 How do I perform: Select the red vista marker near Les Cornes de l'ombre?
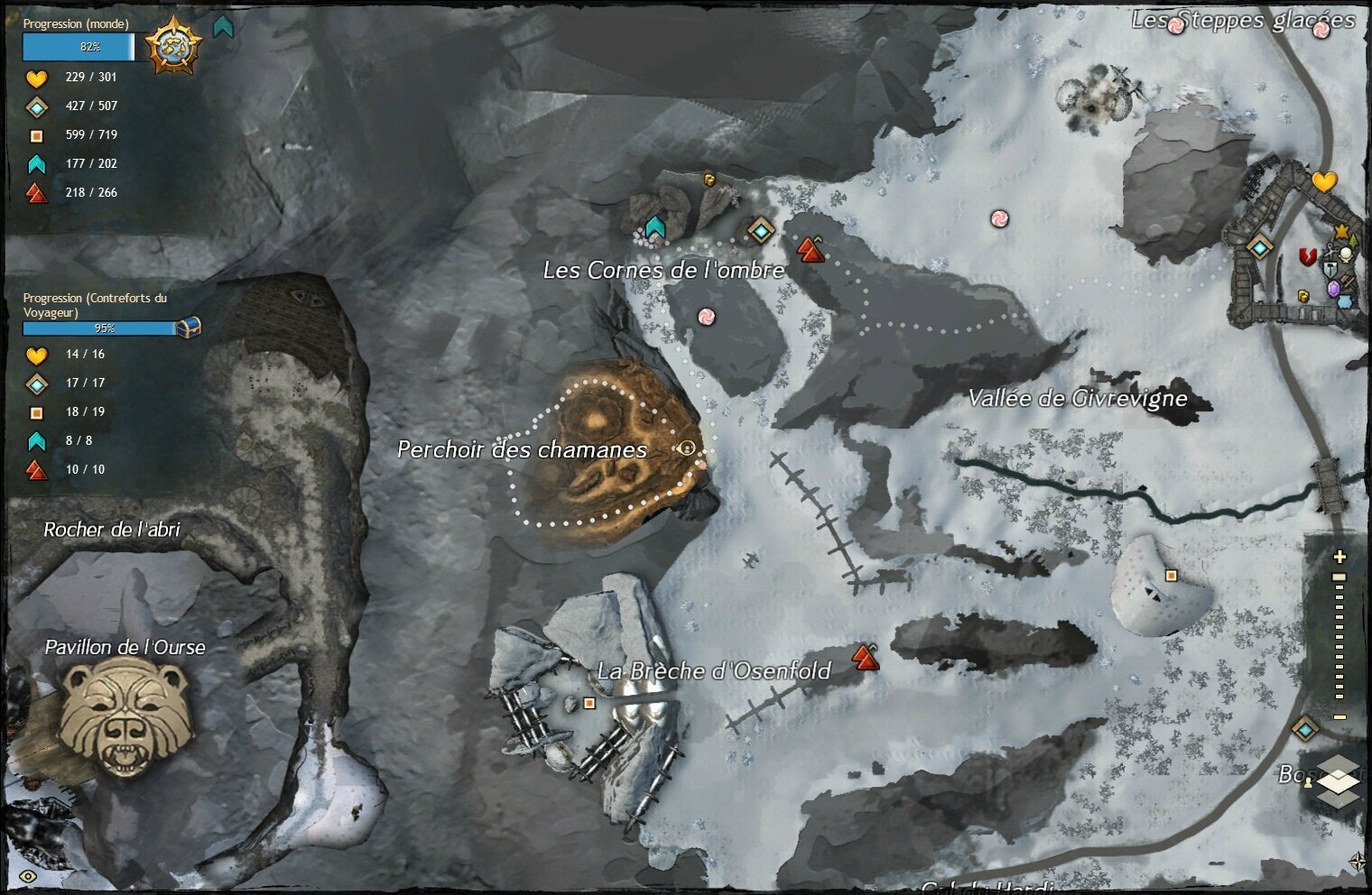[811, 248]
